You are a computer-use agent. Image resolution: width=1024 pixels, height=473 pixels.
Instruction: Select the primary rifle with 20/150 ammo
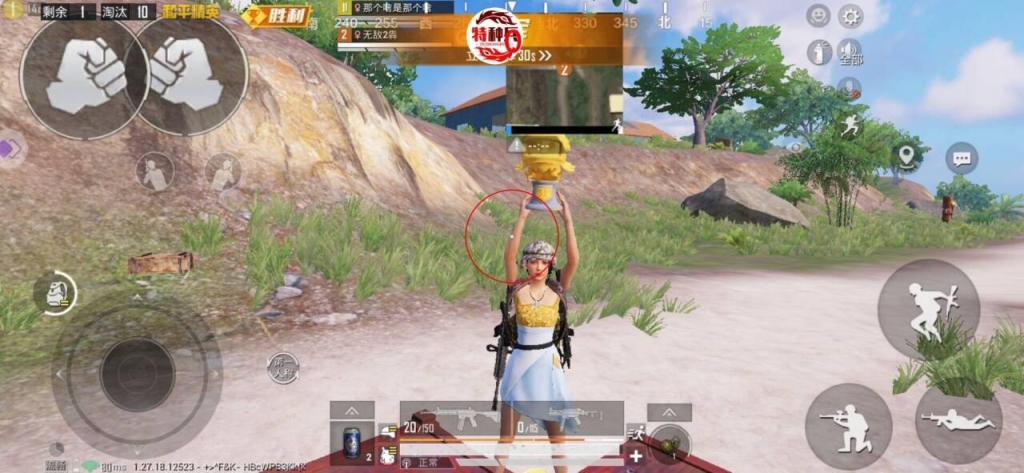[456, 419]
